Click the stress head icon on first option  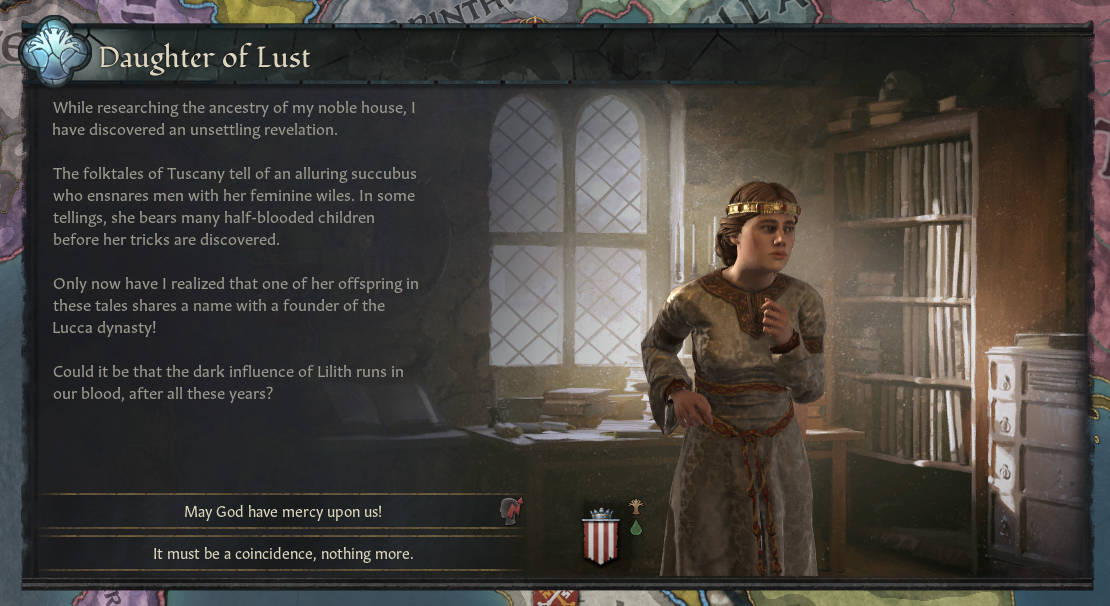[511, 511]
